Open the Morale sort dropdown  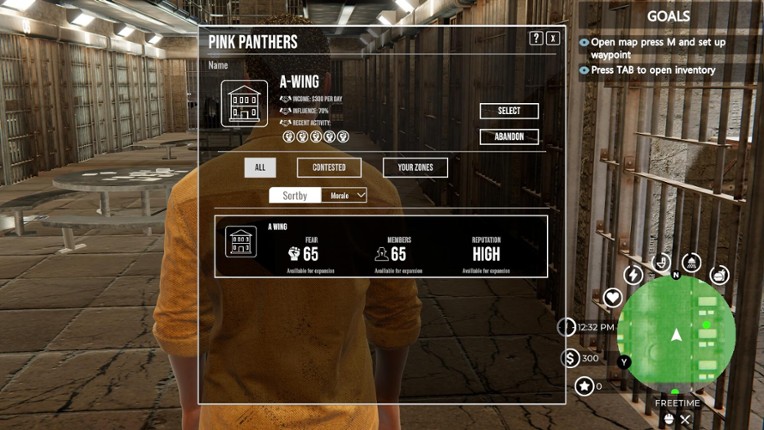(x=348, y=195)
